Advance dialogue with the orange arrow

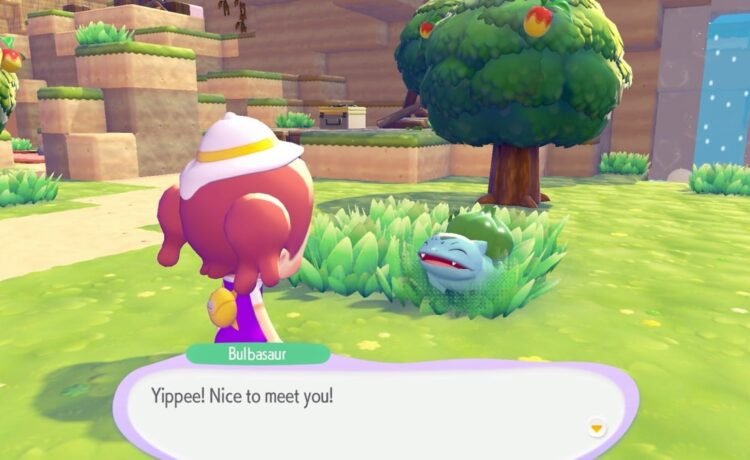point(596,428)
